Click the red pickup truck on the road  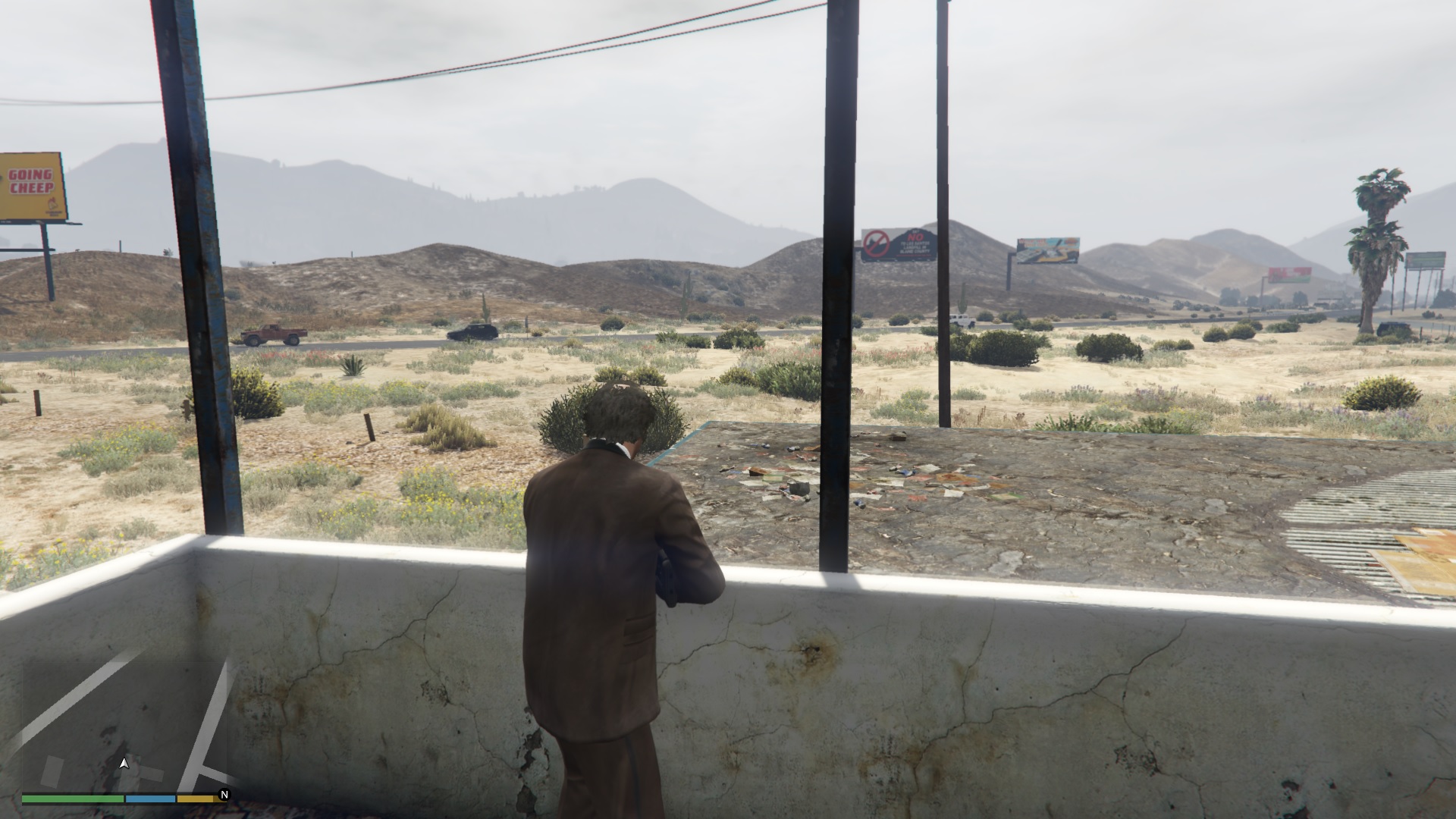273,335
